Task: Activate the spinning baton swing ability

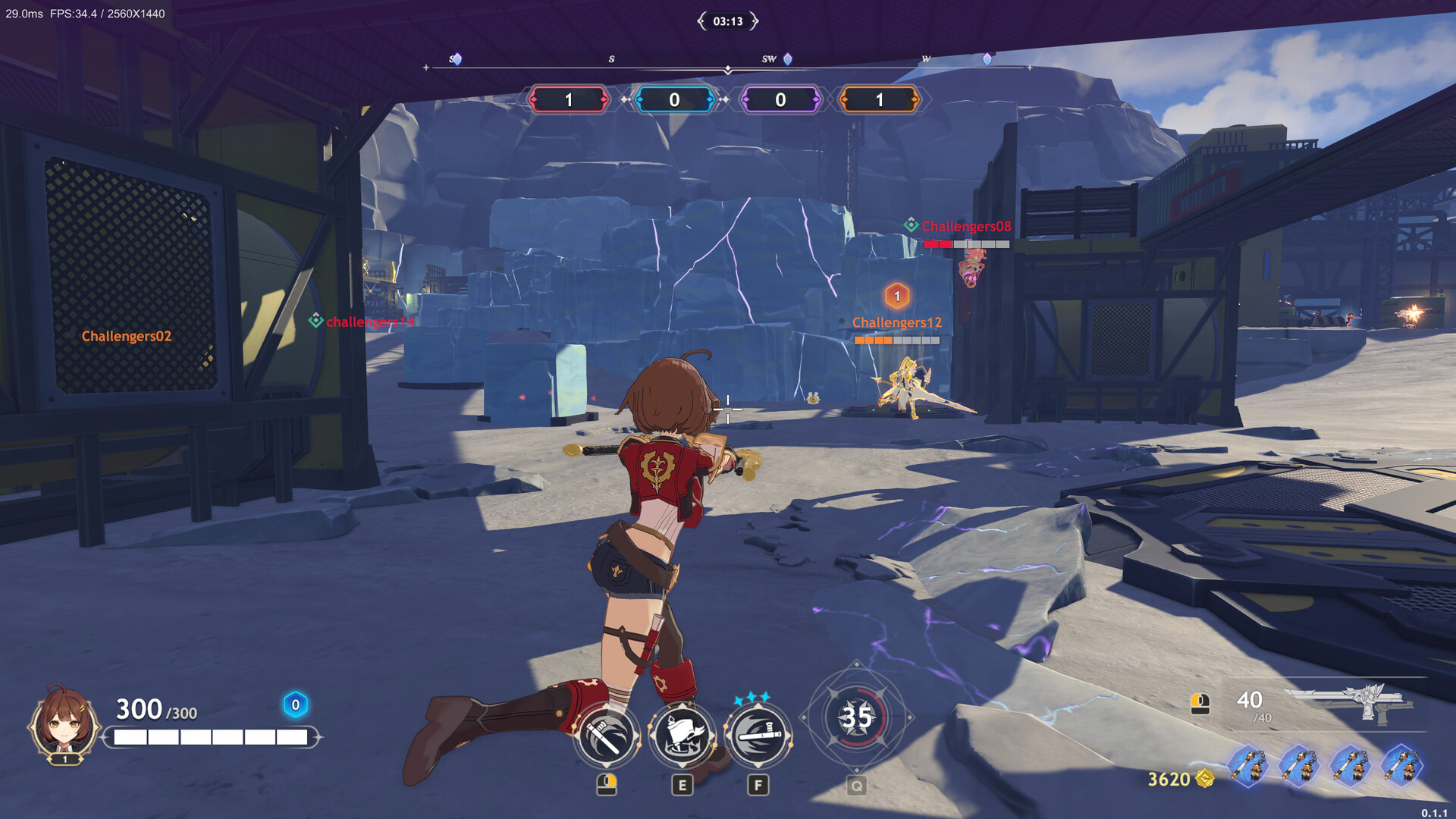Action: 606,736
